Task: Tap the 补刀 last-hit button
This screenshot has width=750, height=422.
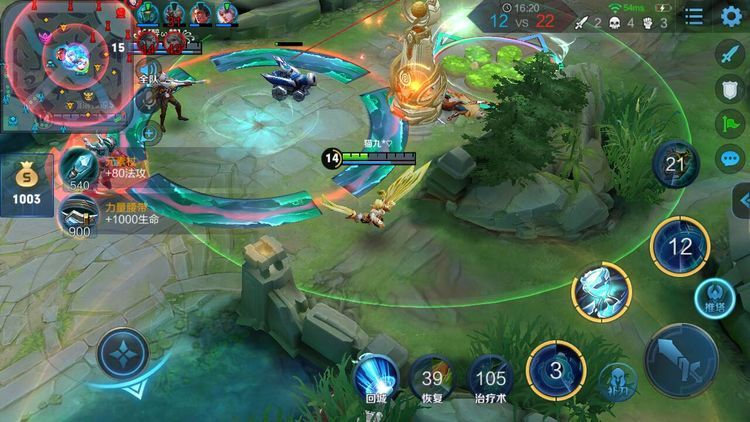Action: 618,381
